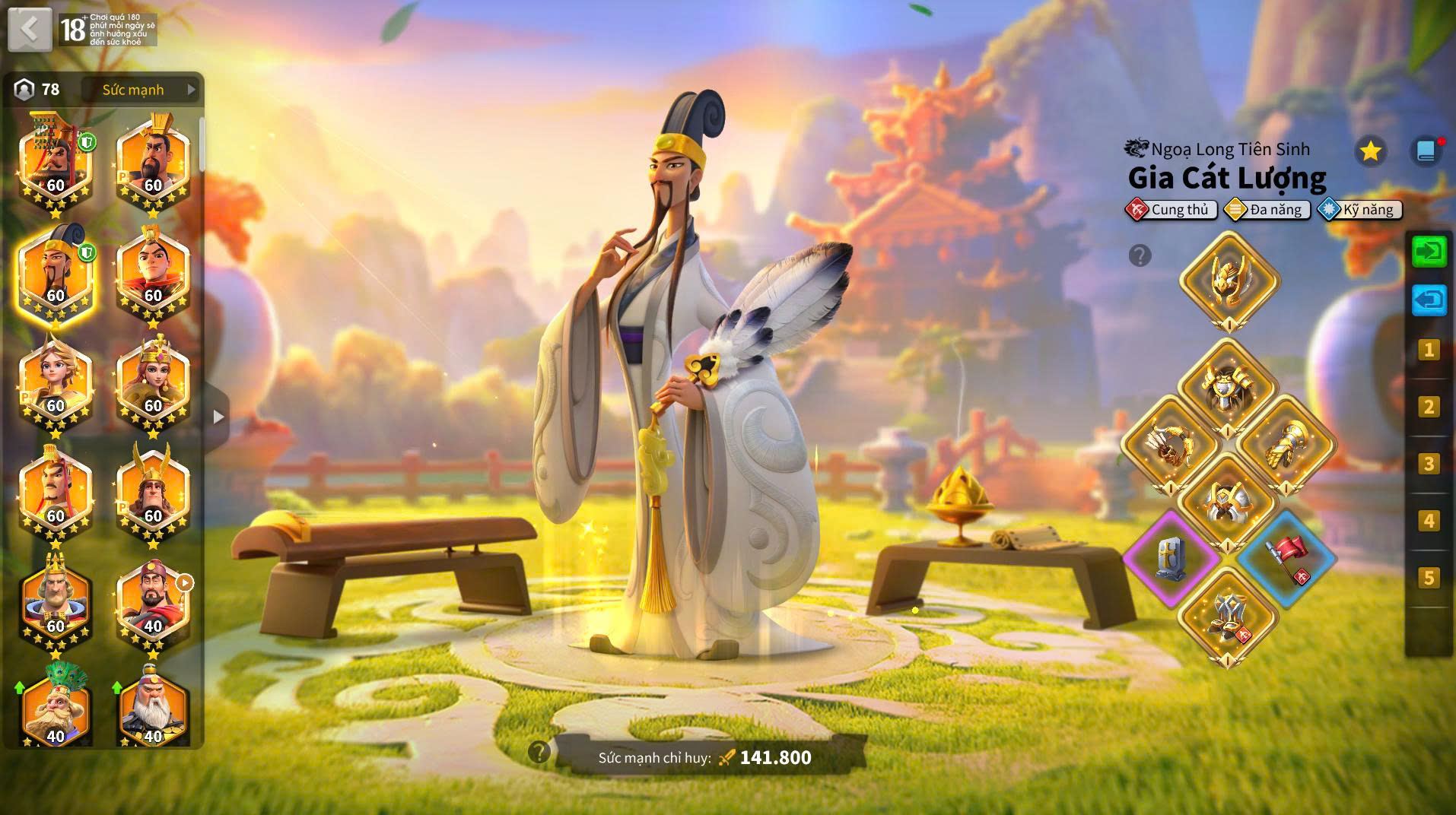Select the golden gloves equipment slot
Screen dimensions: 1456x815
click(x=1286, y=445)
